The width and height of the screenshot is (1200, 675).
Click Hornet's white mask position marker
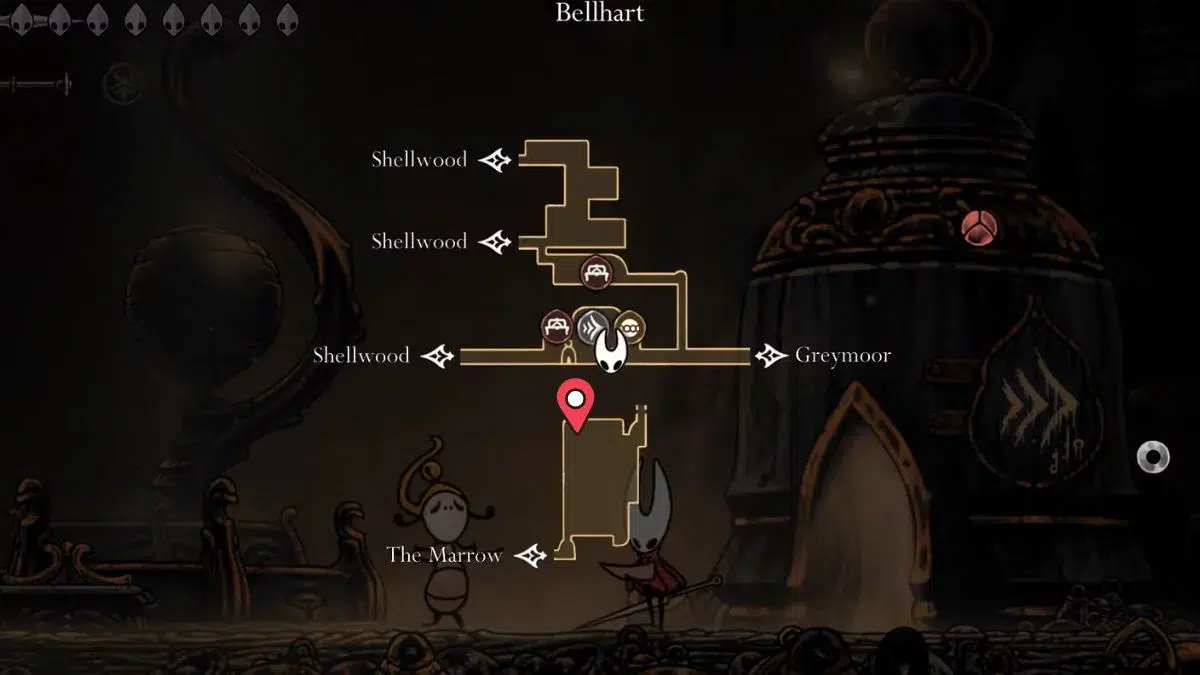point(611,352)
